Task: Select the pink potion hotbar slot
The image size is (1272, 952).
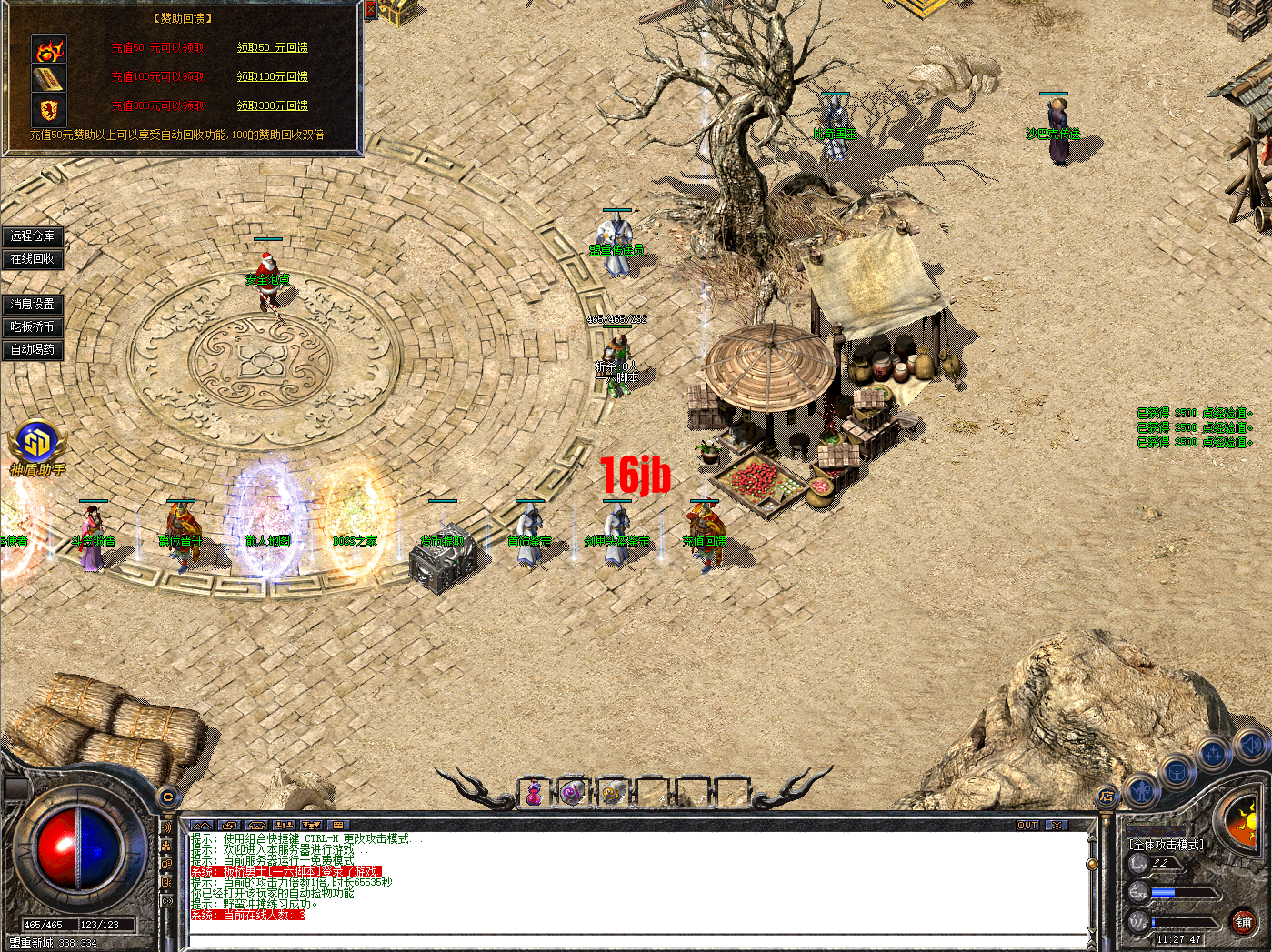Action: click(x=534, y=794)
